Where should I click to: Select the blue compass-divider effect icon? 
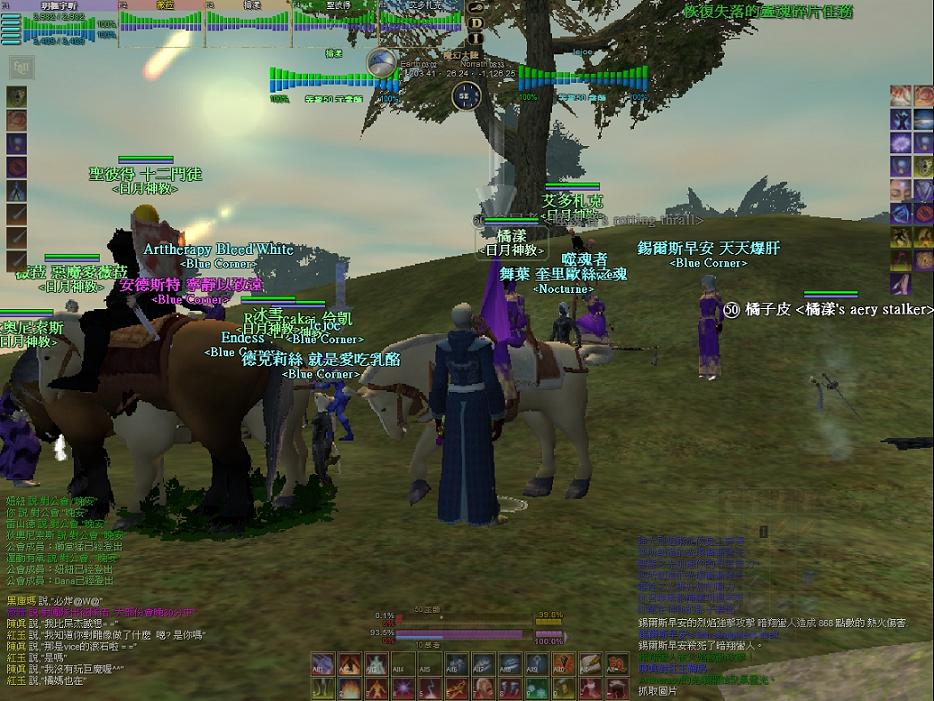[17, 190]
